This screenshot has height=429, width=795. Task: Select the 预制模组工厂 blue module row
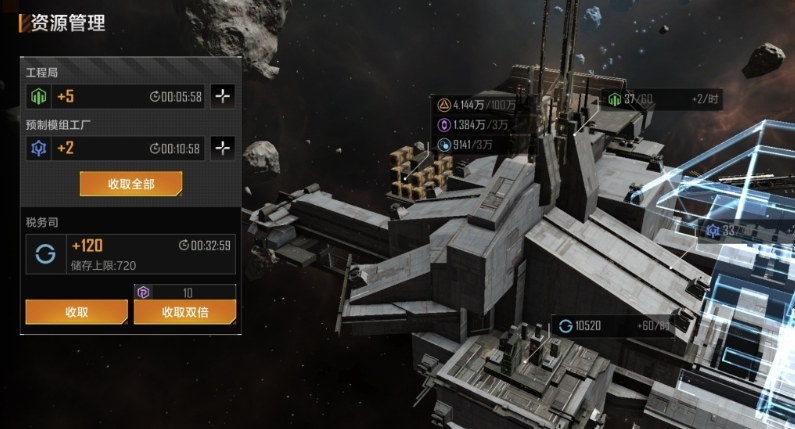tap(115, 148)
